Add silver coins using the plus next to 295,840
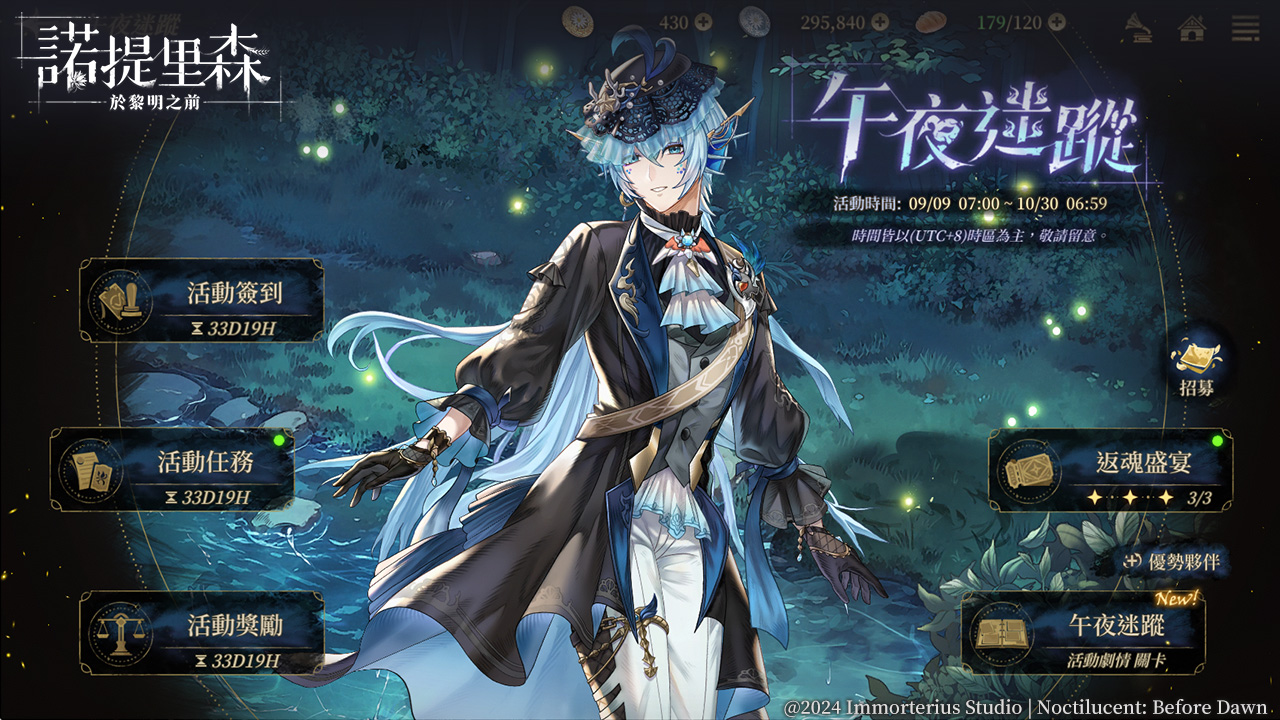The height and width of the screenshot is (720, 1280). pos(880,22)
